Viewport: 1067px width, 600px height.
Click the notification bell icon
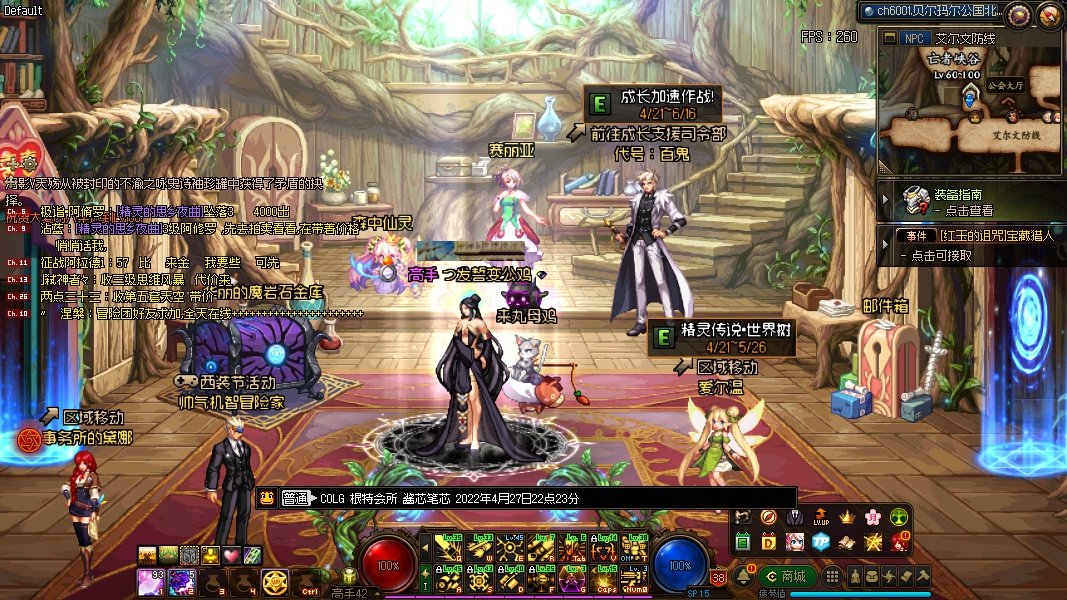746,576
